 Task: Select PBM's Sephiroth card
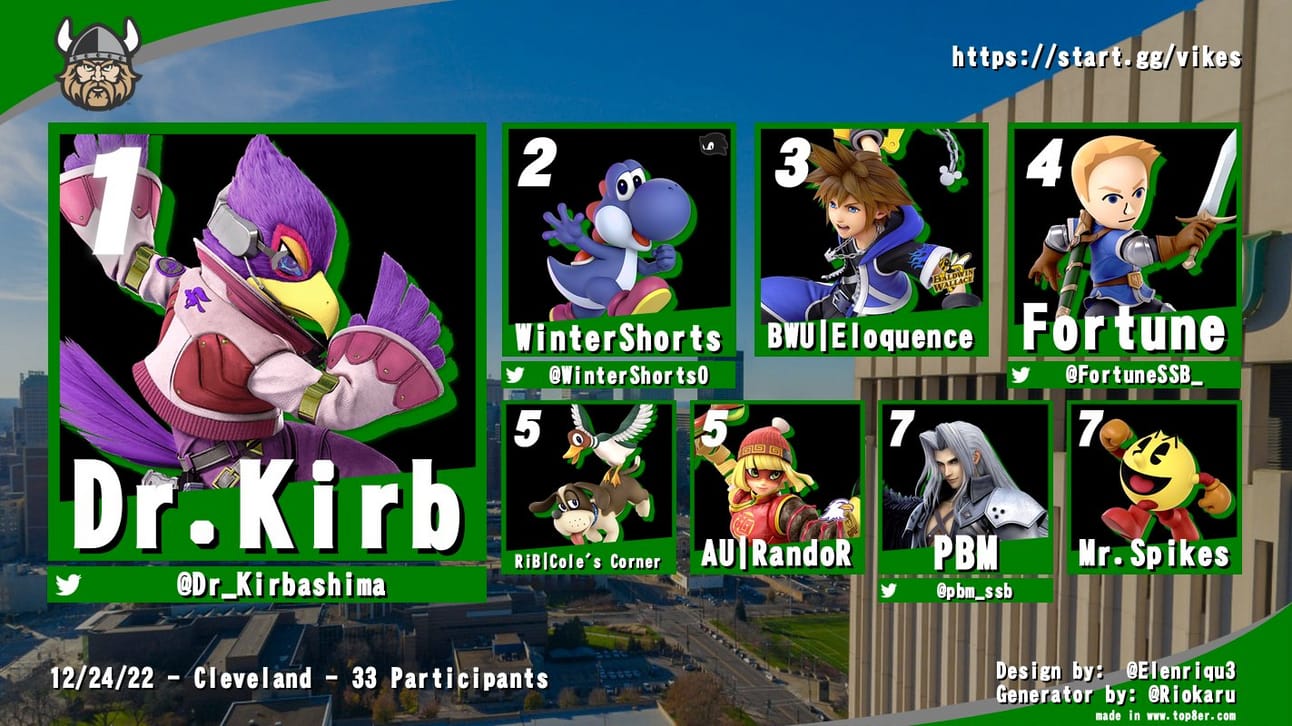point(965,485)
